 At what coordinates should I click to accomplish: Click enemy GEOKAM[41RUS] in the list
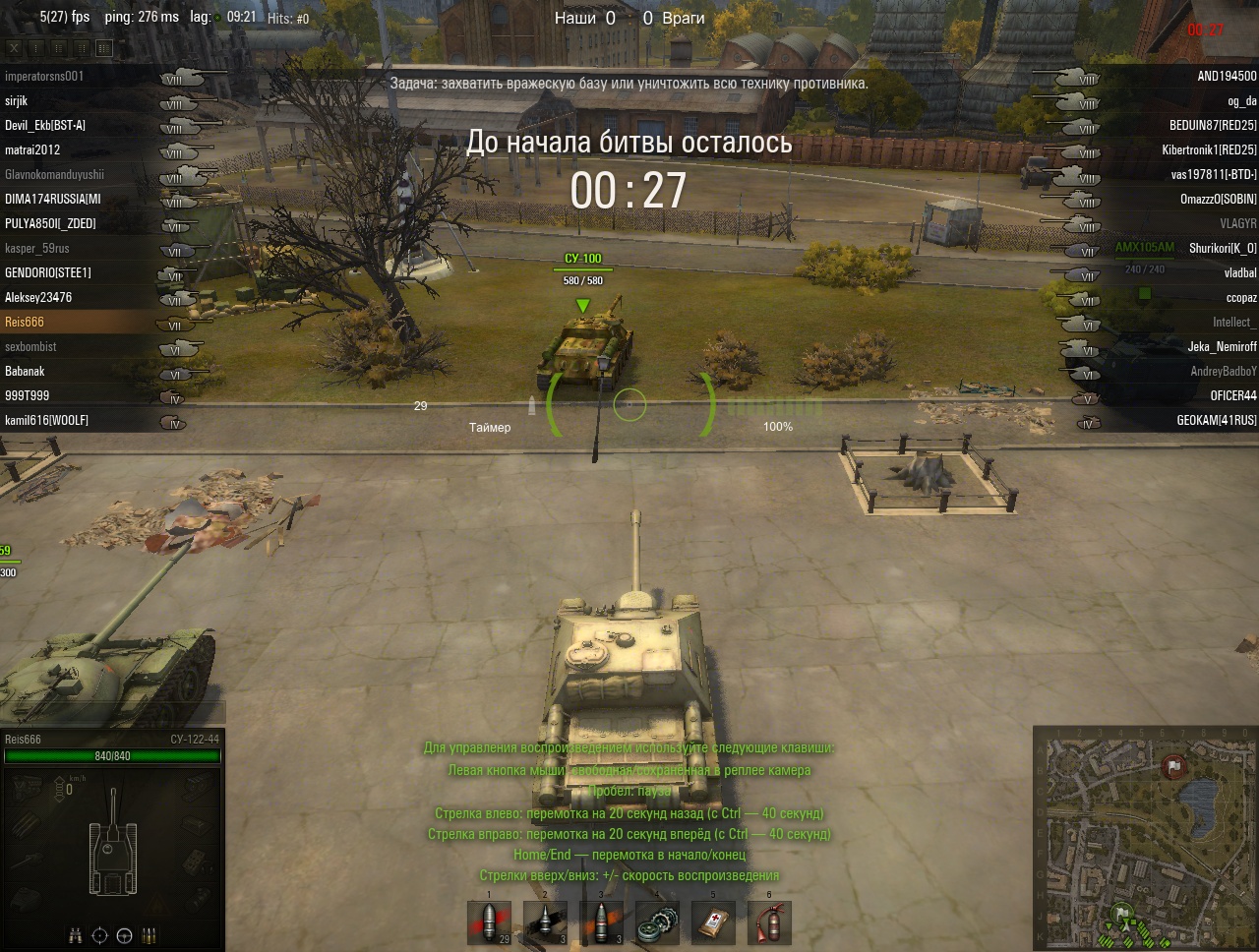pos(1217,420)
